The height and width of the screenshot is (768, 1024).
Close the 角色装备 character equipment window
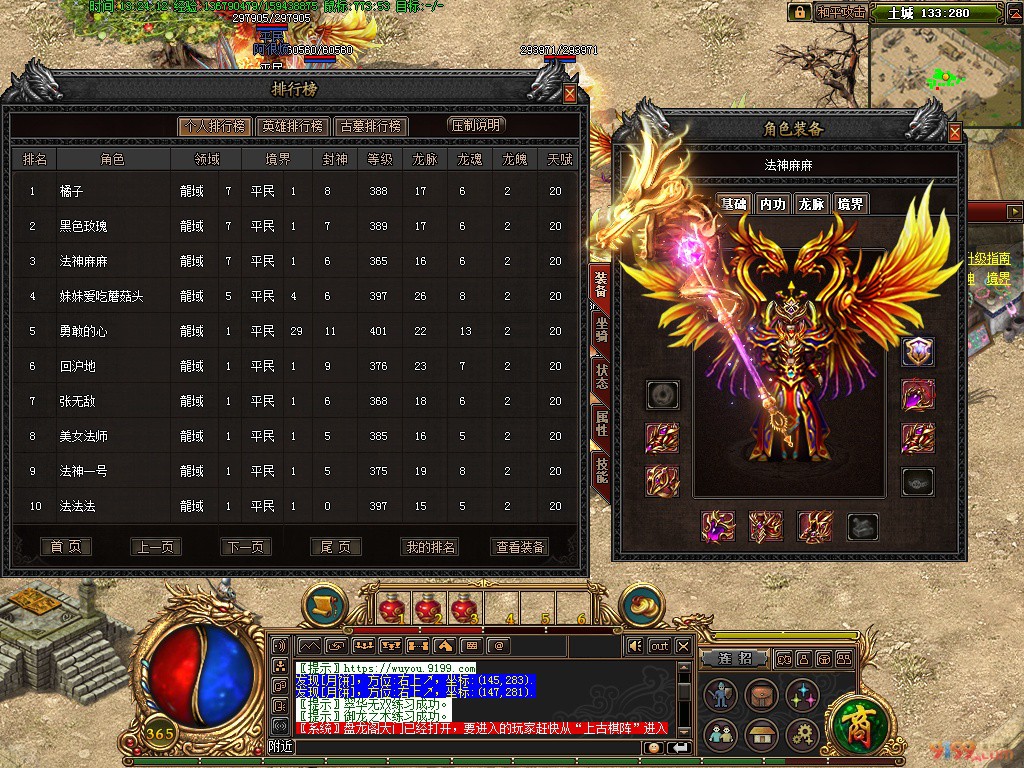click(954, 132)
